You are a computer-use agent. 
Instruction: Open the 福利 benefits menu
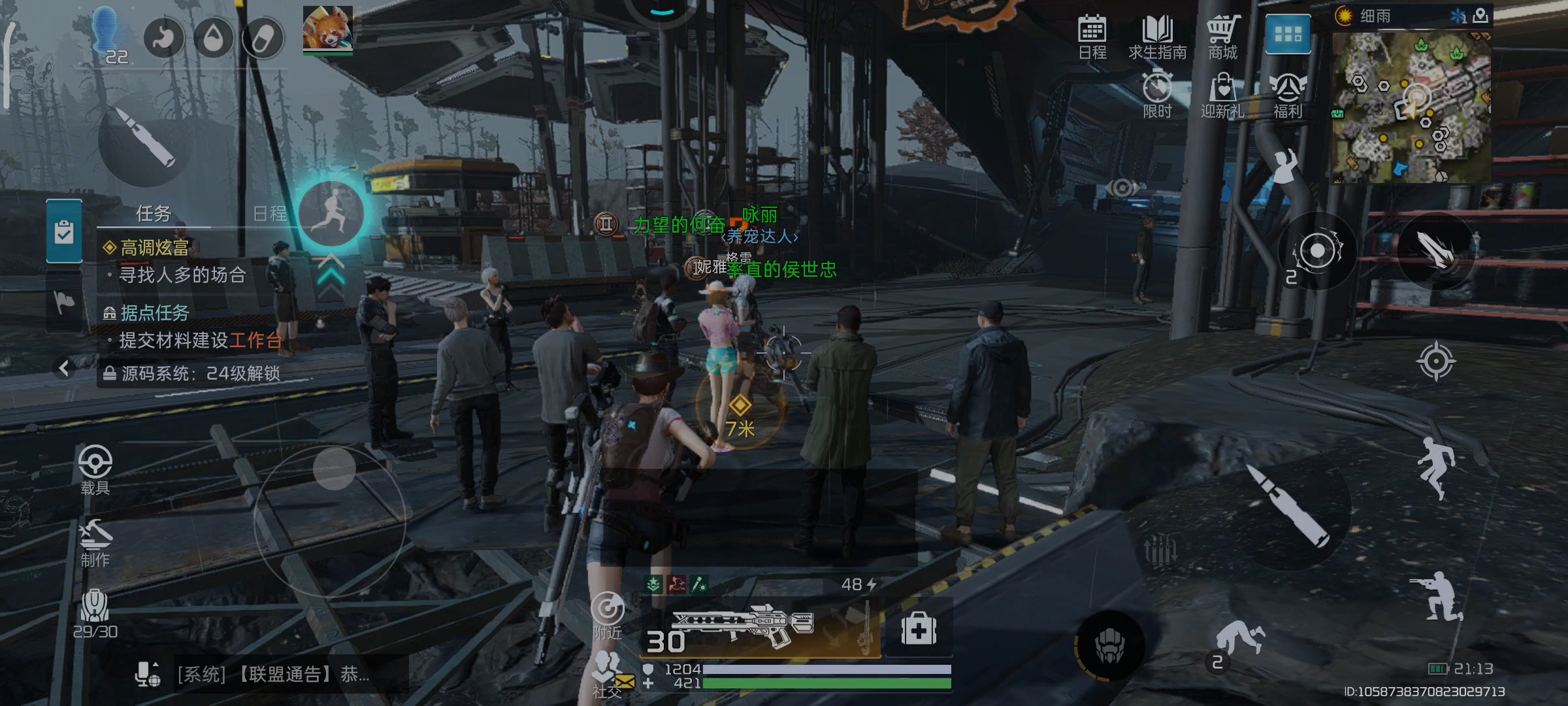pyautogui.click(x=1288, y=95)
